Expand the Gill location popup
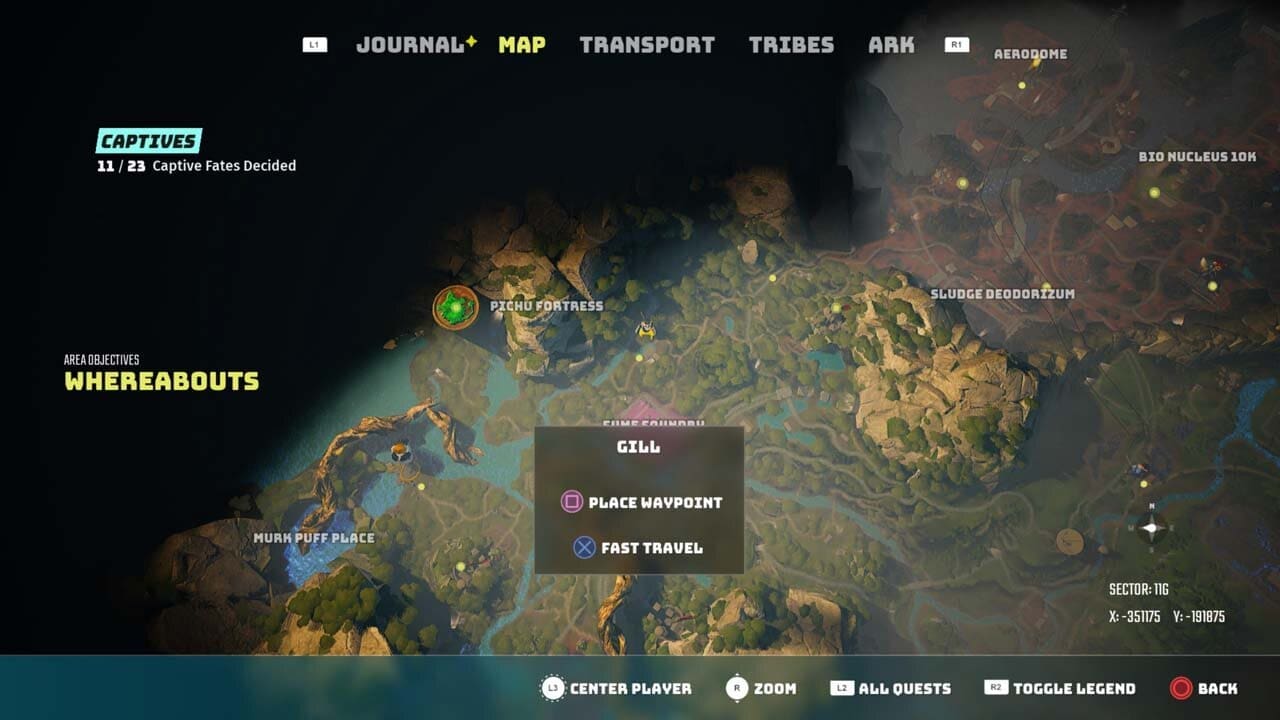 [640, 447]
